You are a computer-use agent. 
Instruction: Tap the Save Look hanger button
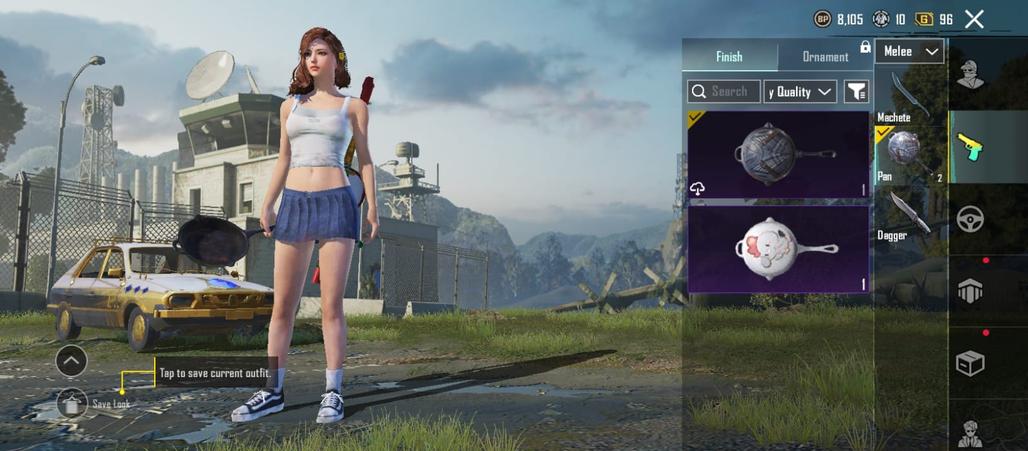tap(72, 403)
